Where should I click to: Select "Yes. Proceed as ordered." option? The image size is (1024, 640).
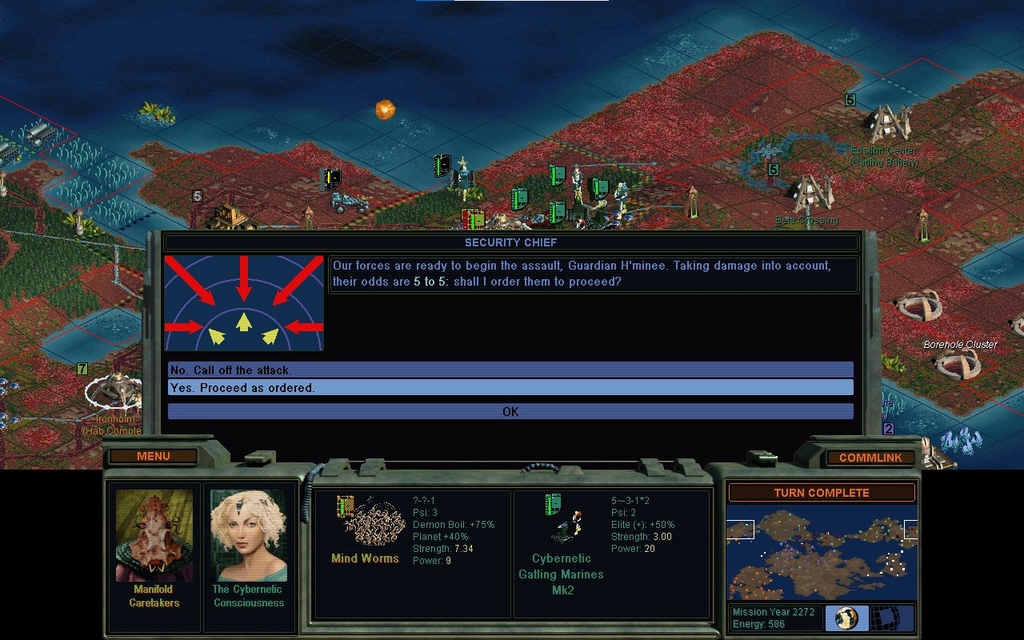[x=510, y=387]
